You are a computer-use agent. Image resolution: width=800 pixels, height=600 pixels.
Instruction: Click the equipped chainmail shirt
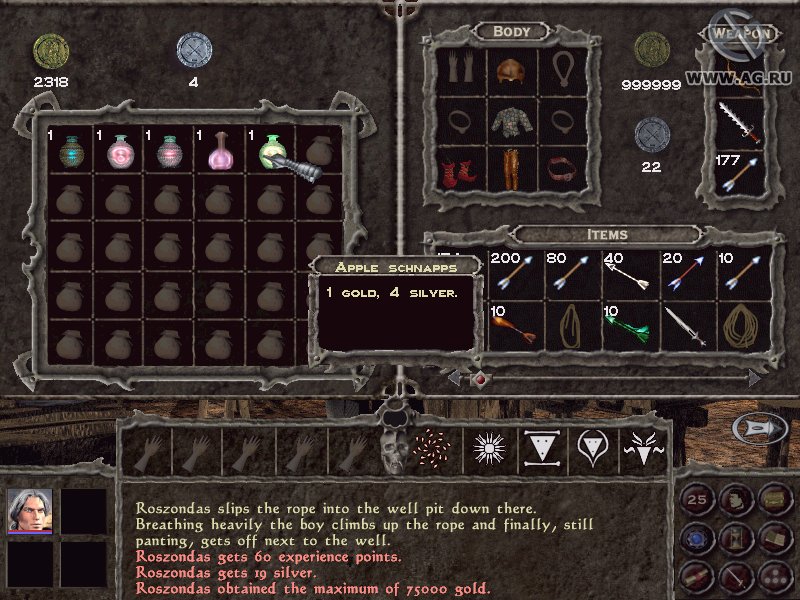(x=512, y=122)
